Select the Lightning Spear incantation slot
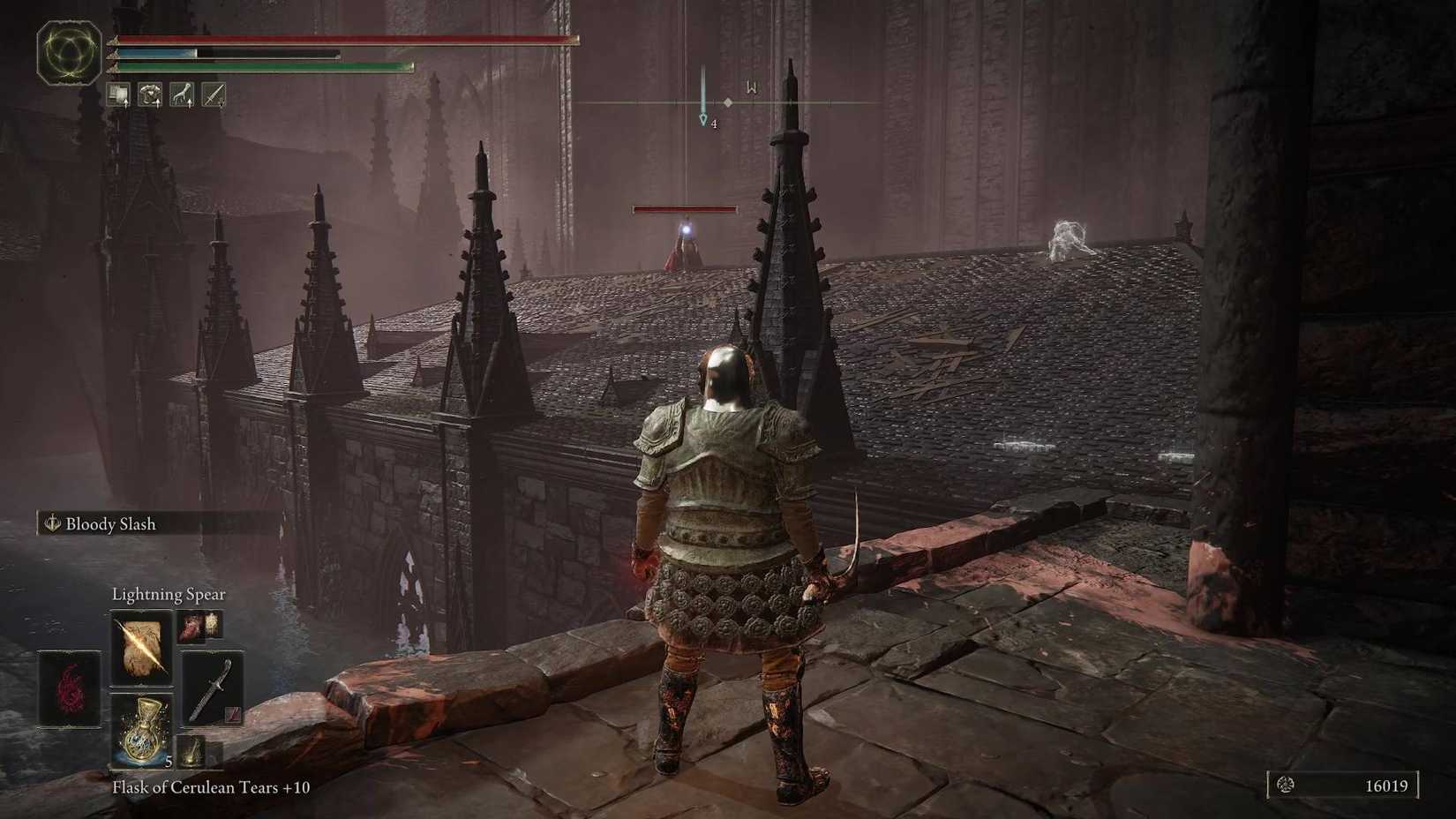Image resolution: width=1456 pixels, height=819 pixels. click(141, 649)
